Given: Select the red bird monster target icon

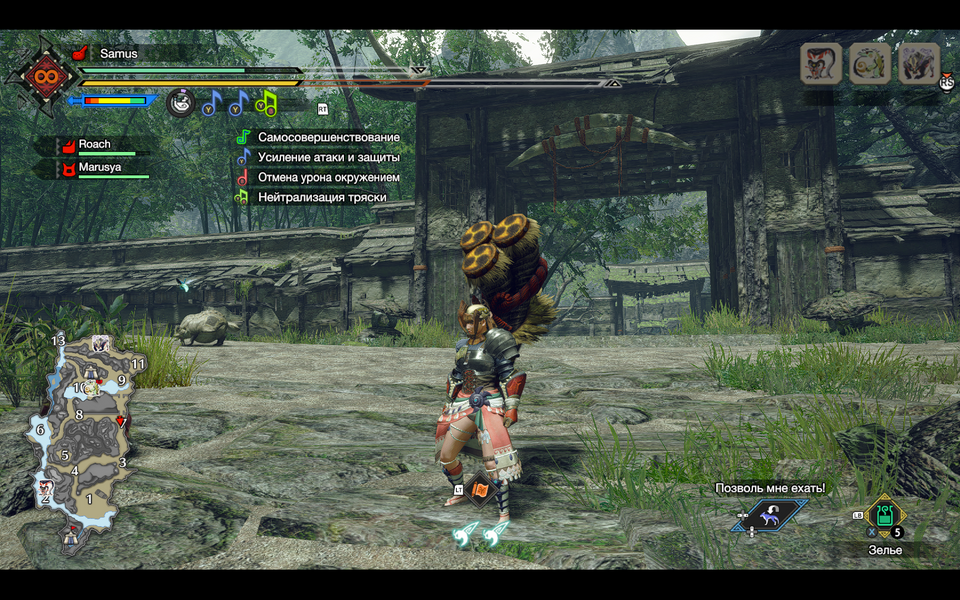Looking at the screenshot, I should click(x=820, y=63).
